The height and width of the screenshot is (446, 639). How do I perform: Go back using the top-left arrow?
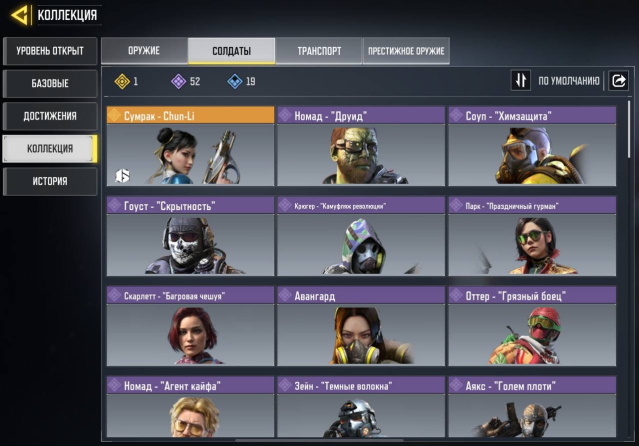19,14
